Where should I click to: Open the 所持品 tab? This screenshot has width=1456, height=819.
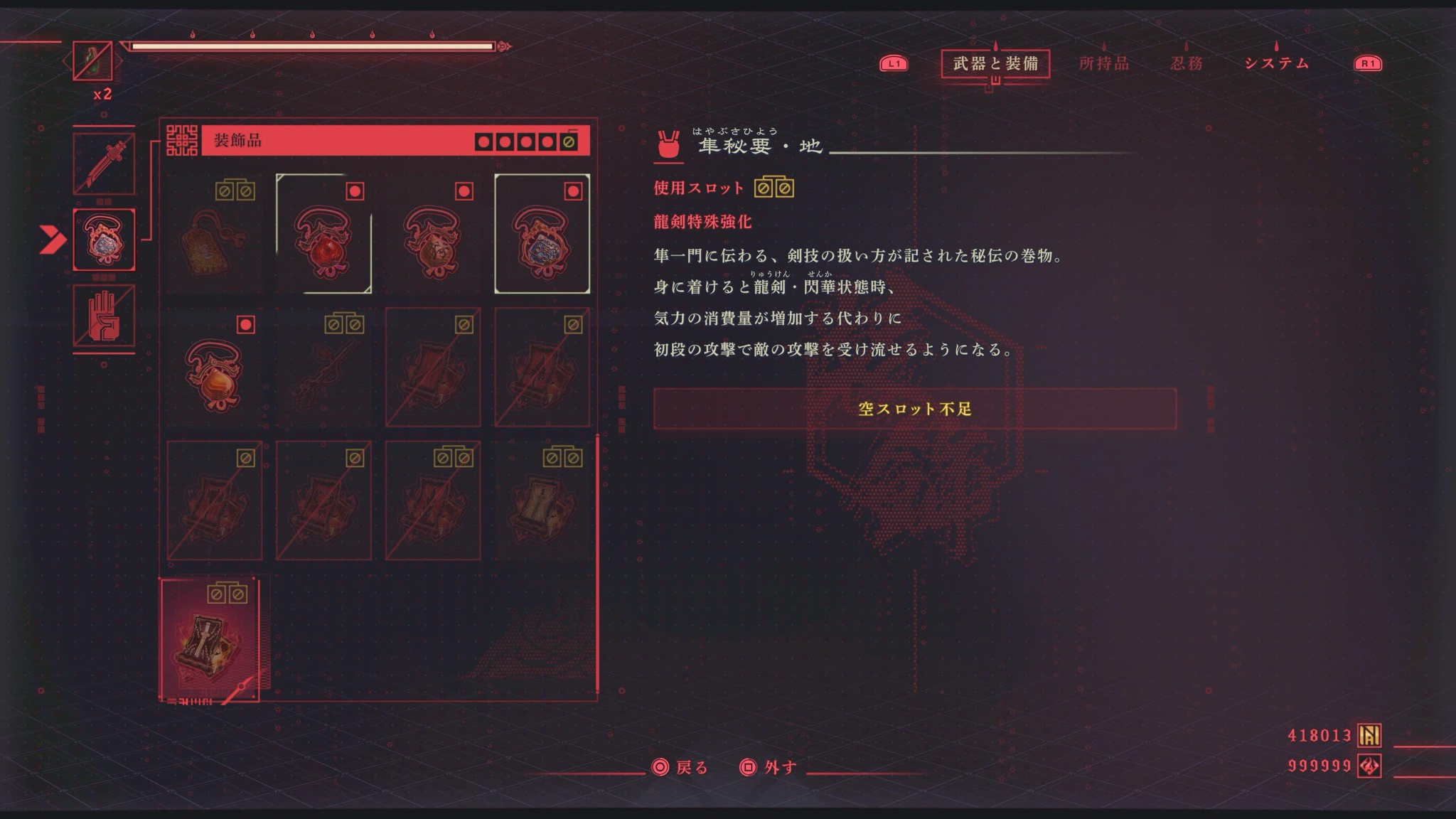click(1103, 64)
